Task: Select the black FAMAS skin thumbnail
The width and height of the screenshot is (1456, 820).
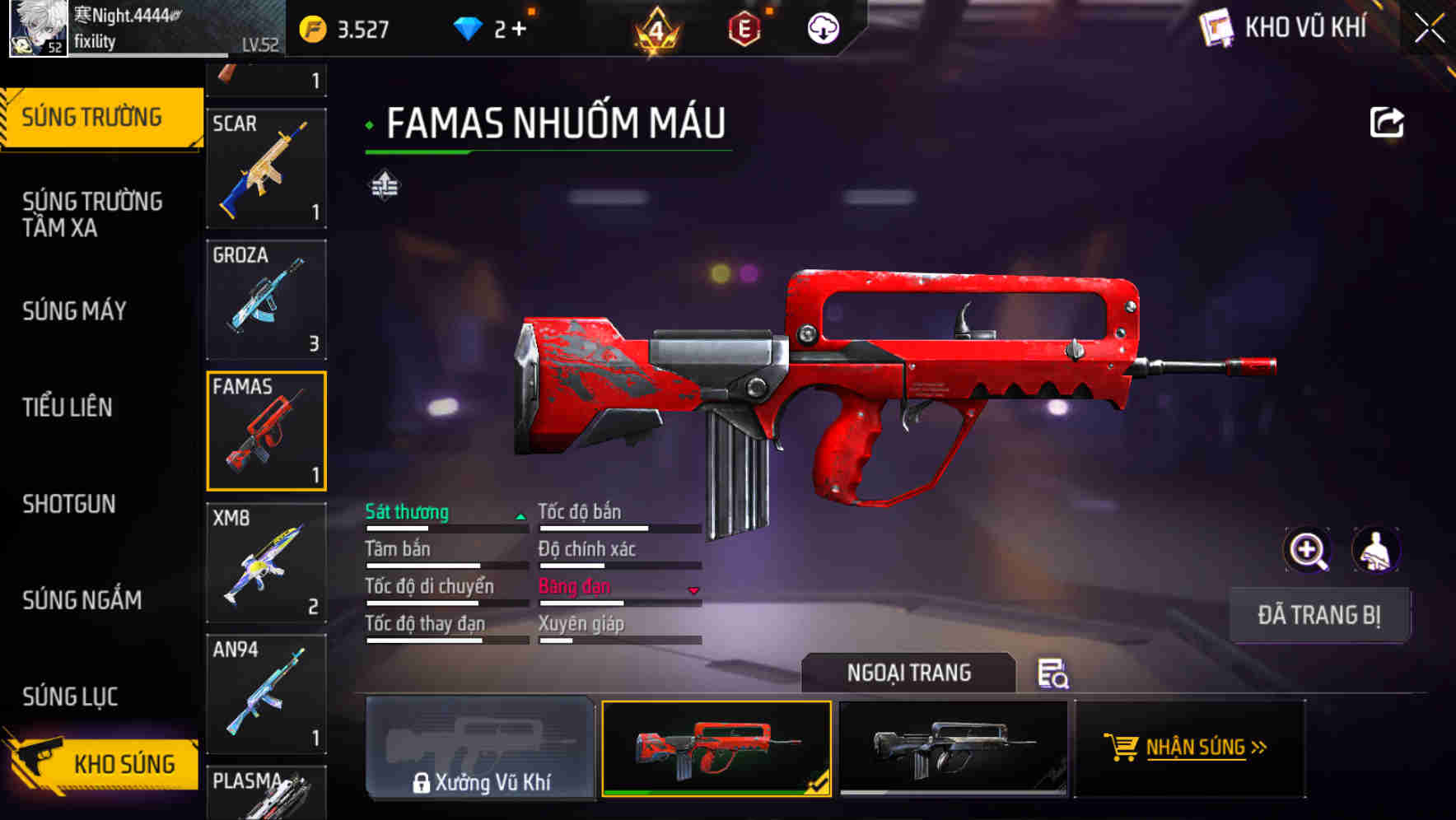Action: [953, 748]
